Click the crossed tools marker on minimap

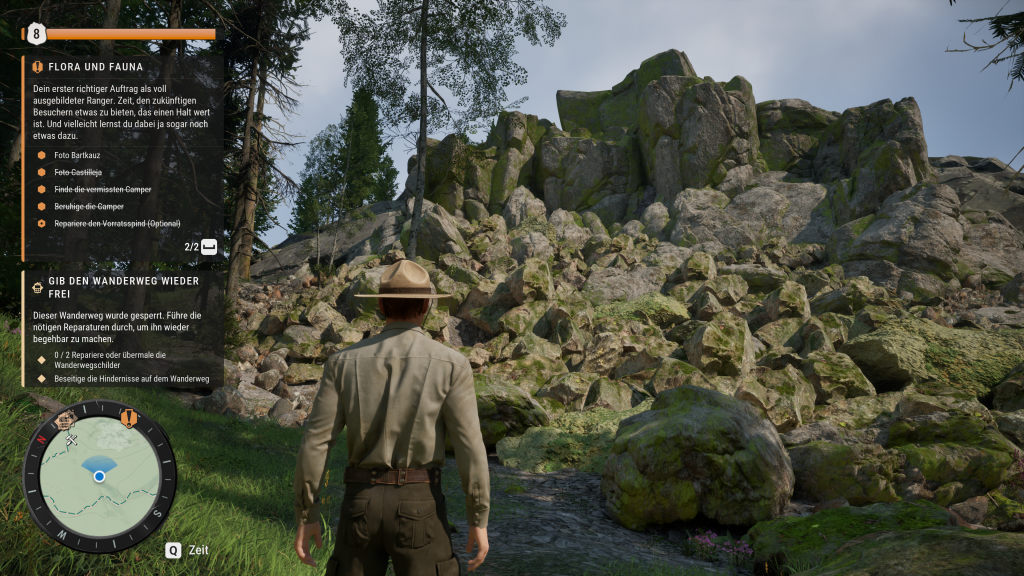[x=72, y=439]
